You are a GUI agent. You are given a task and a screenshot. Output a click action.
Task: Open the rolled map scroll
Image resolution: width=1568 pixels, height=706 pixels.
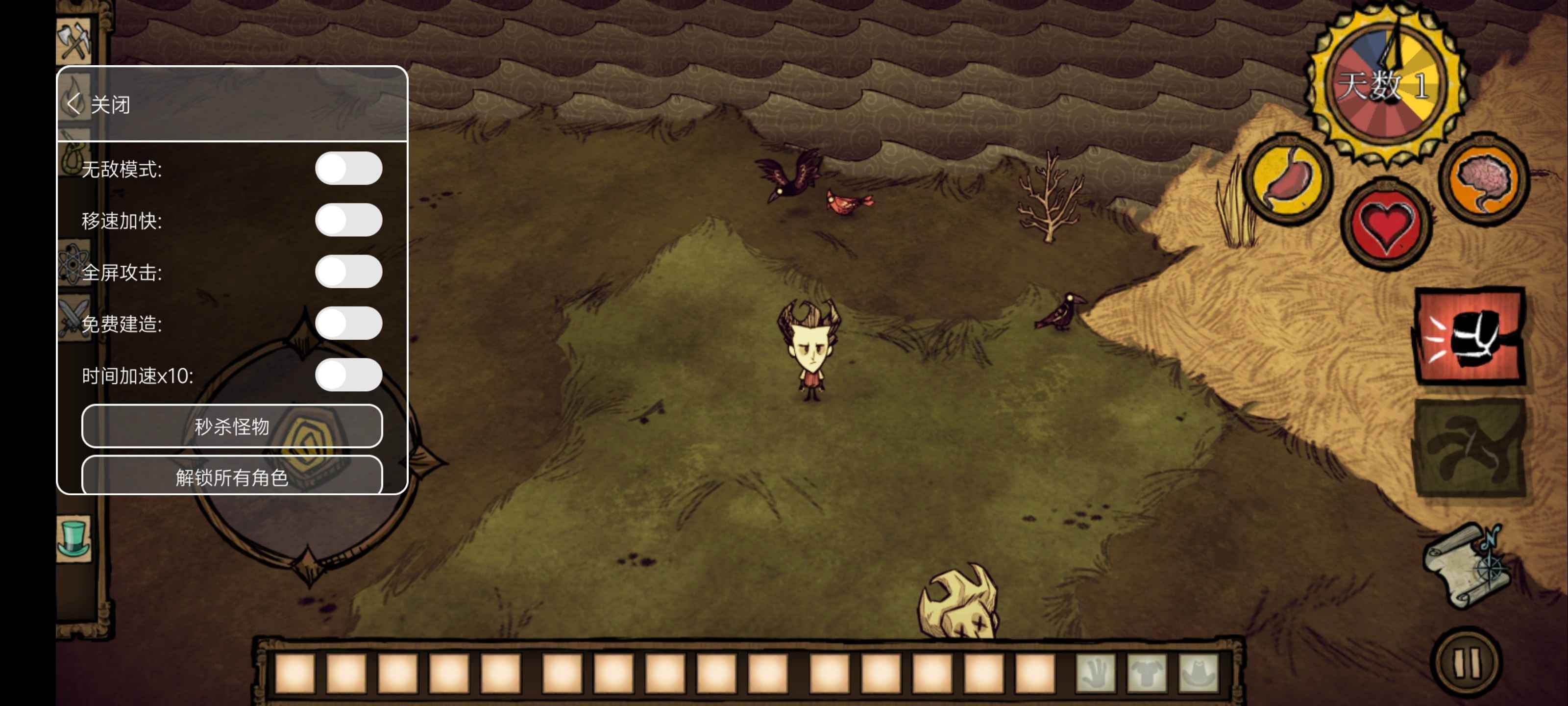(x=1467, y=566)
